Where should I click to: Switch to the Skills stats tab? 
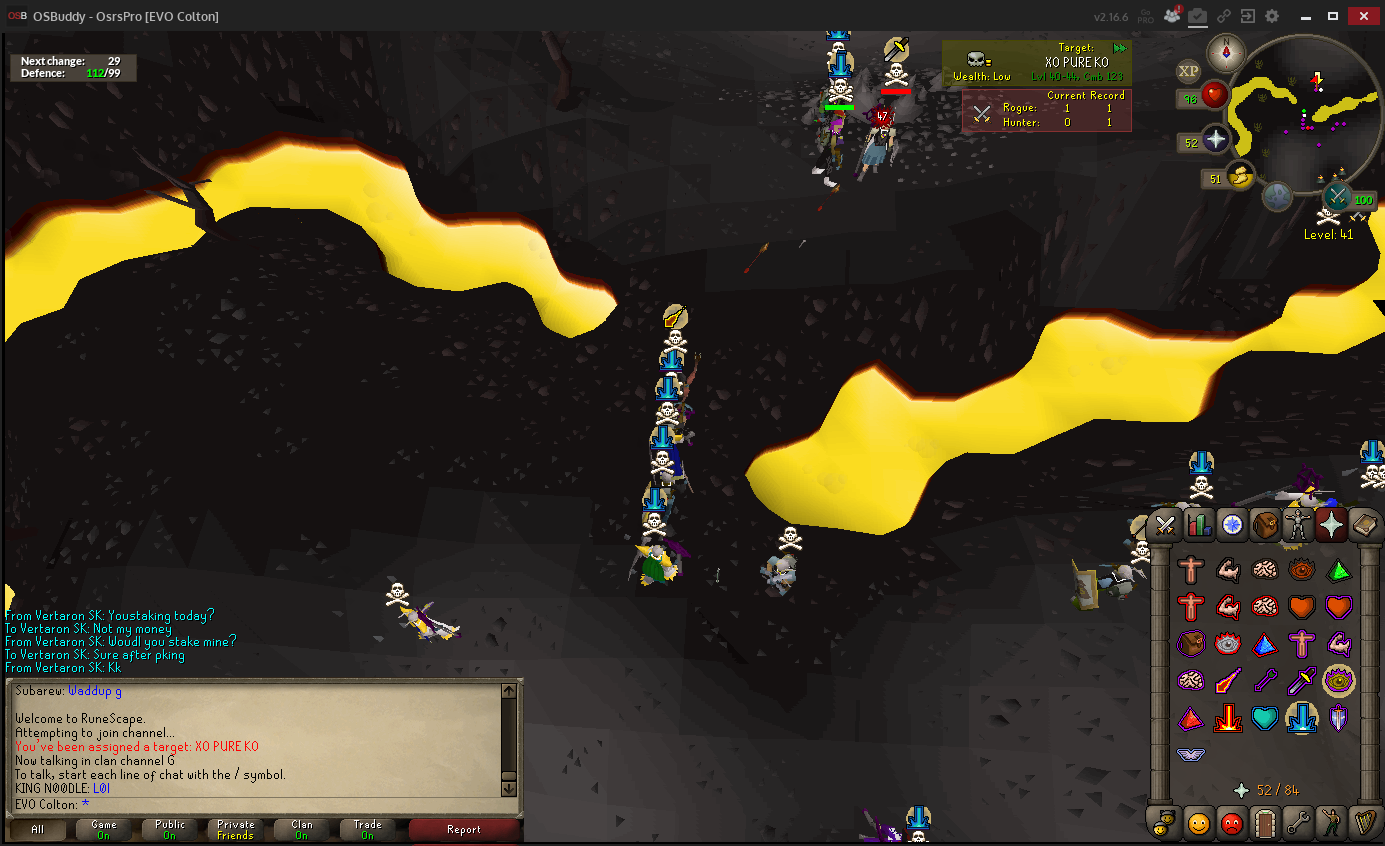coord(1198,525)
